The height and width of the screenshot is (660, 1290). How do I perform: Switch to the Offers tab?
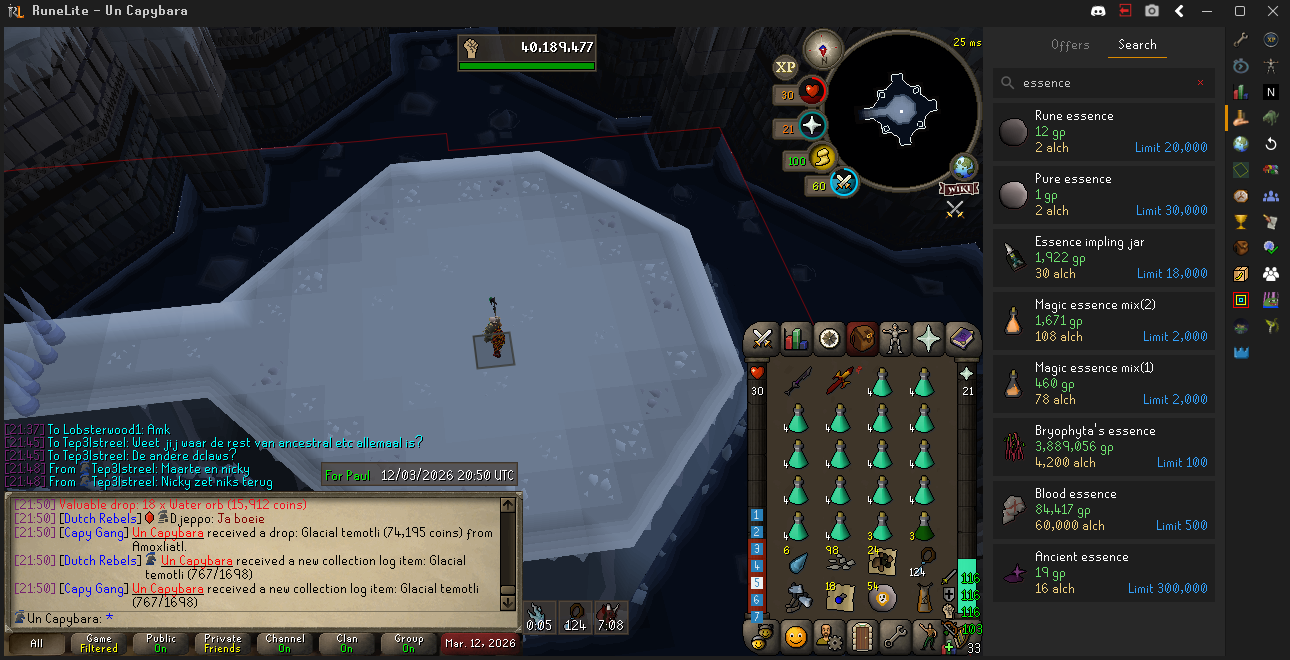click(1070, 45)
